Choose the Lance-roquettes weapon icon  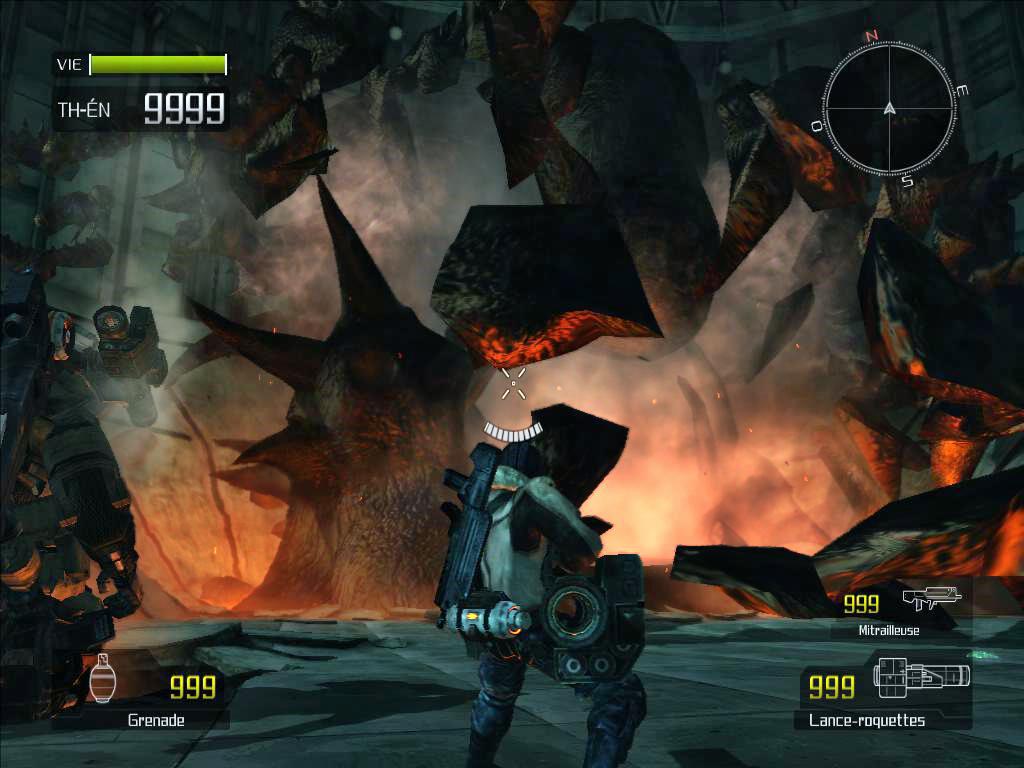point(920,676)
